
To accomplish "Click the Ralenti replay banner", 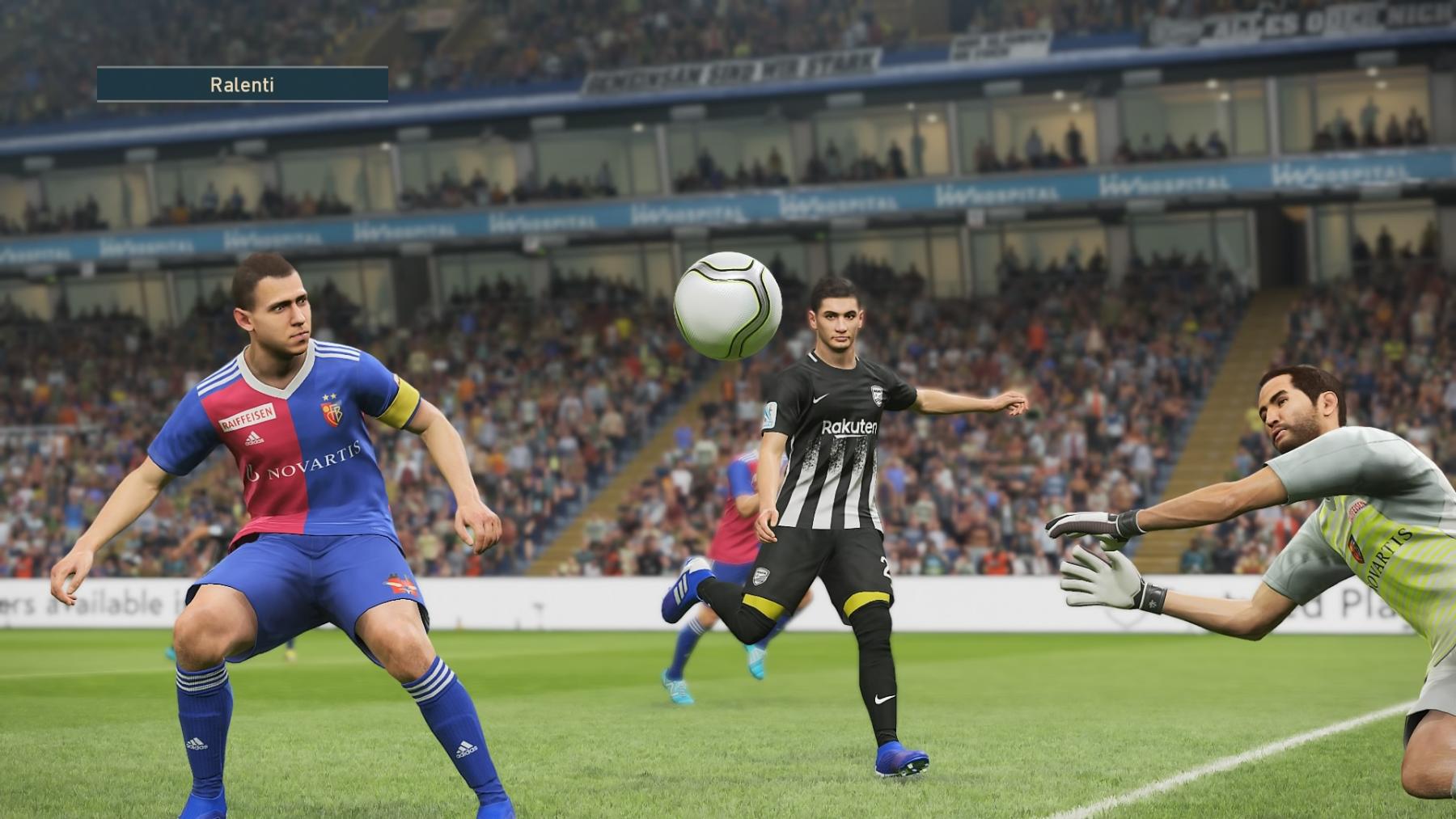I will tap(242, 85).
